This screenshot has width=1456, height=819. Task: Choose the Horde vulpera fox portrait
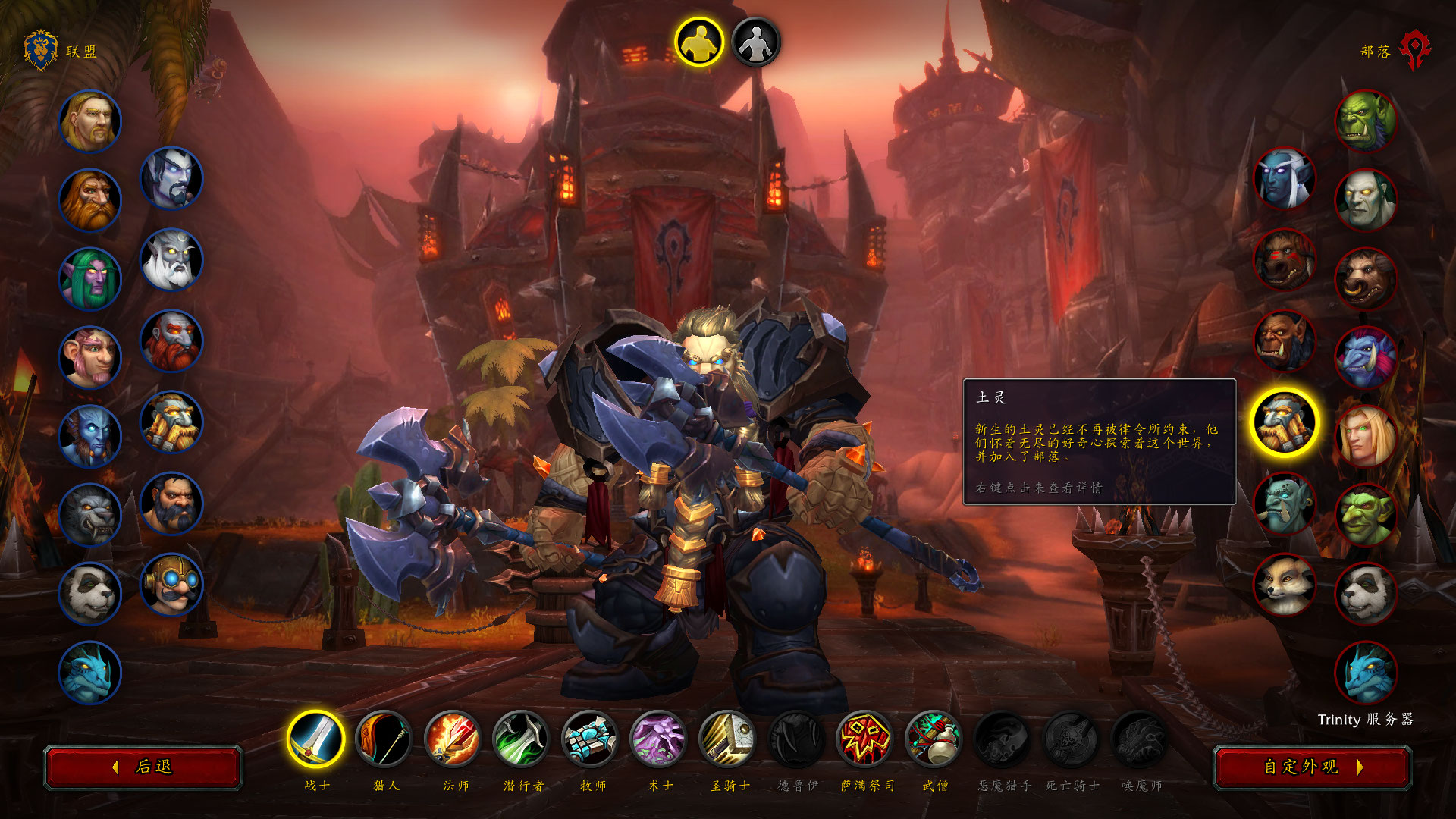(1284, 584)
